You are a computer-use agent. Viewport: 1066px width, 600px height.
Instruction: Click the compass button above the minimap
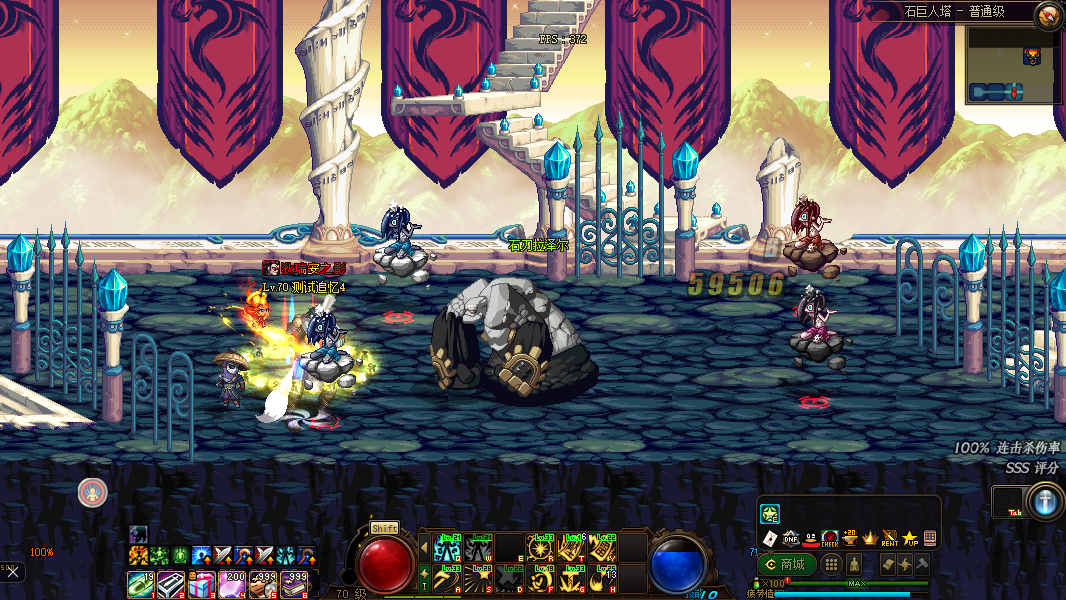(1048, 13)
